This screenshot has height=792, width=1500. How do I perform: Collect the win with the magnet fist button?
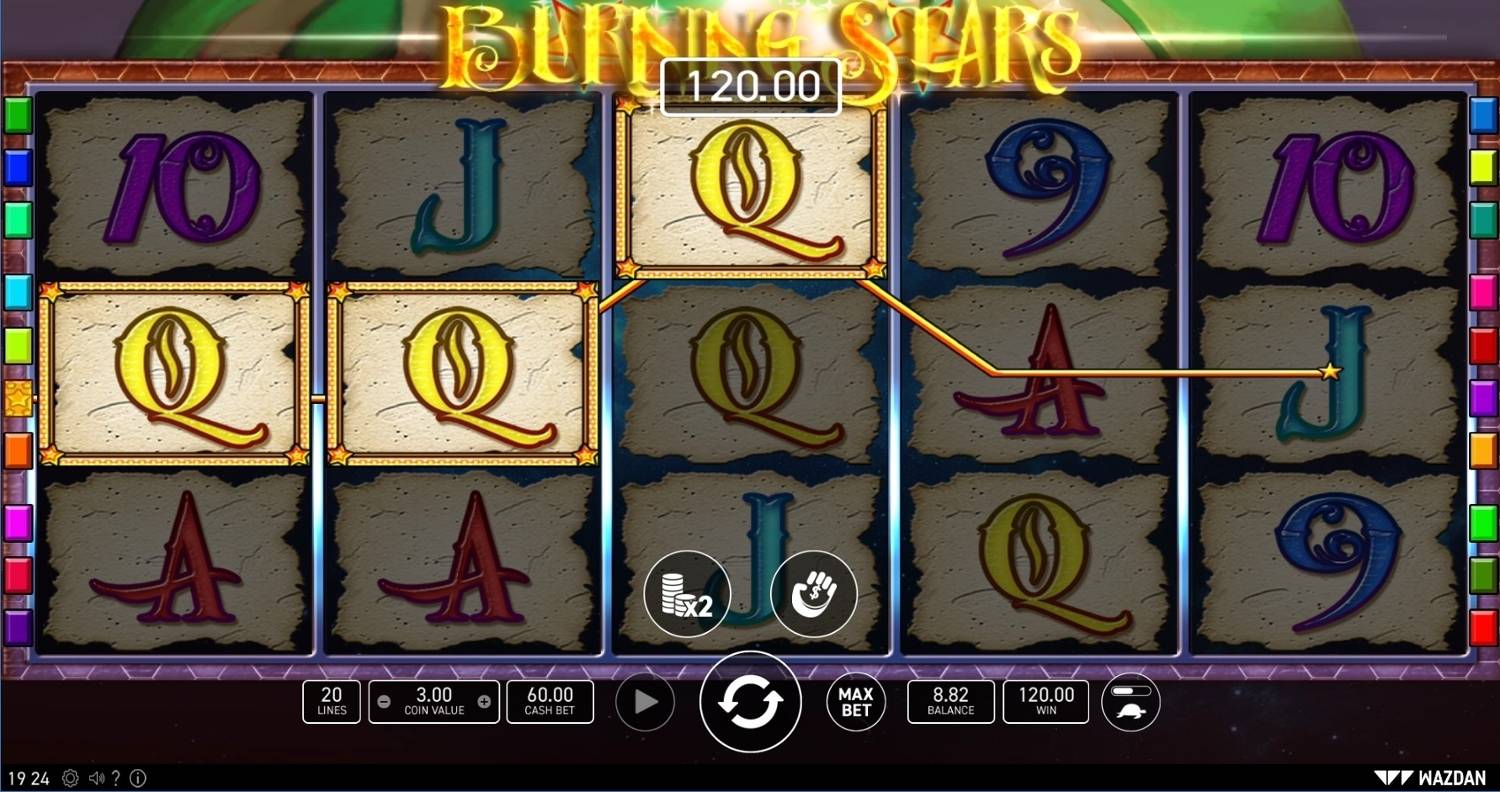pos(814,594)
